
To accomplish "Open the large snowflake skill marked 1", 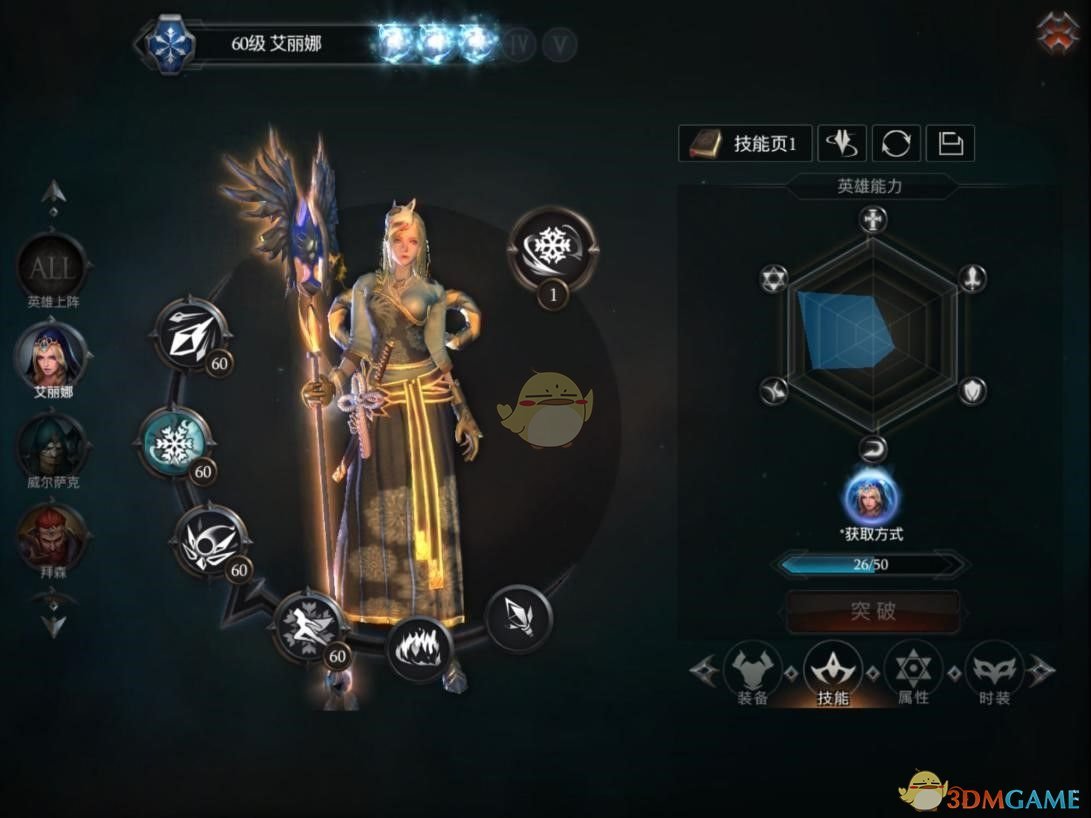I will coord(552,246).
